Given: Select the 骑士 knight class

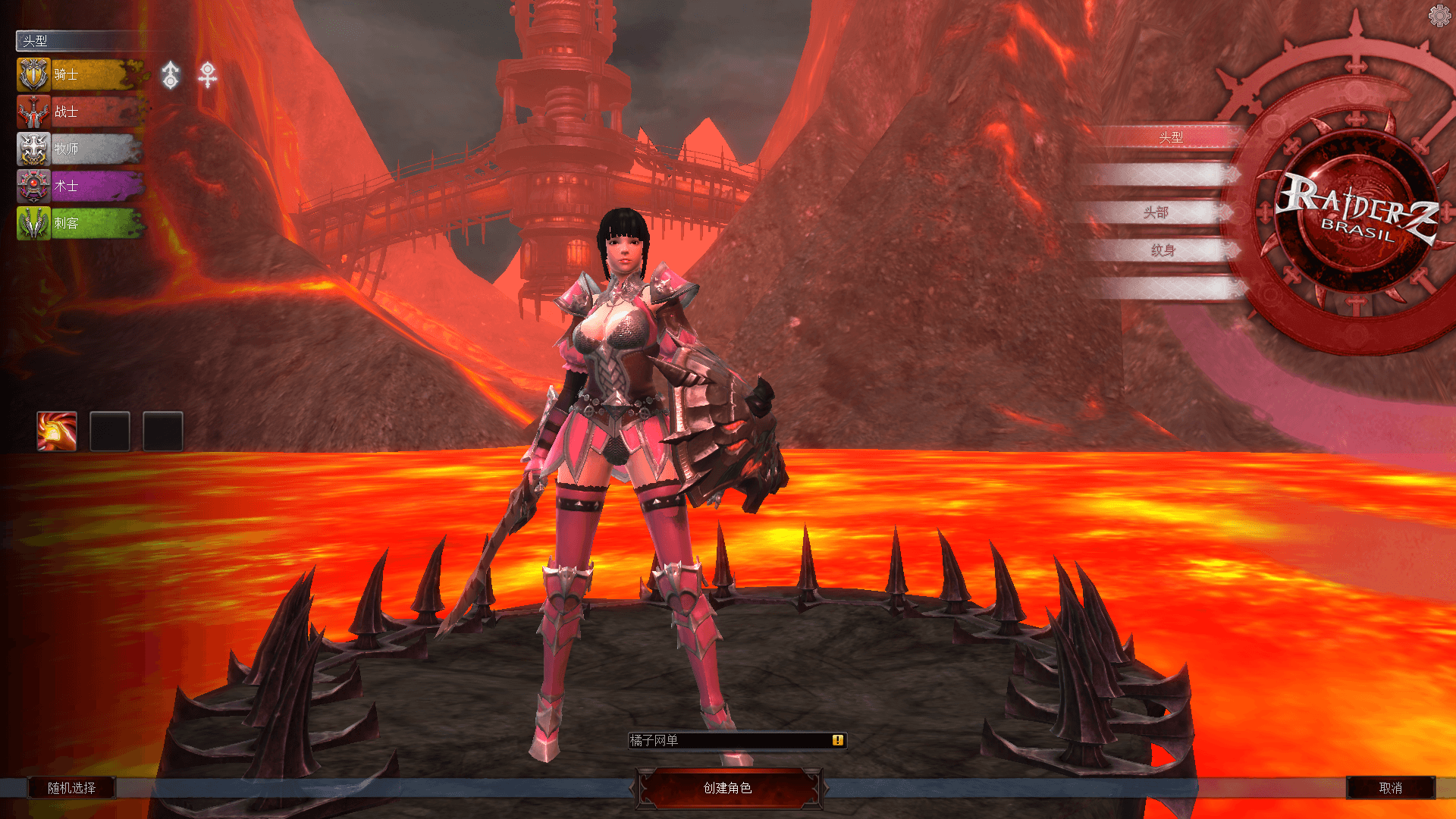Looking at the screenshot, I should click(x=80, y=74).
